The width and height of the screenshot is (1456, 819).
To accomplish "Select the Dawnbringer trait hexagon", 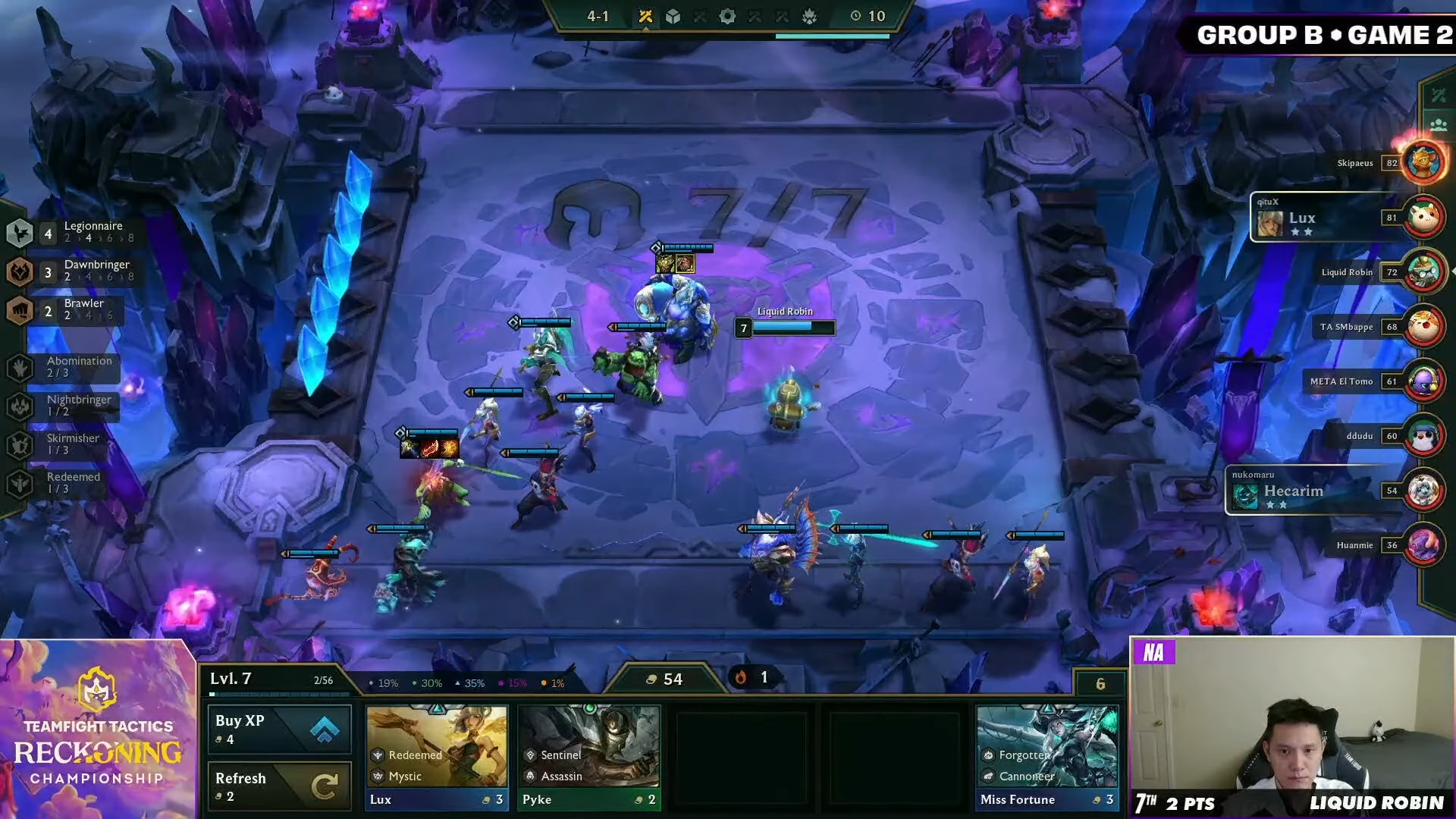I will [x=18, y=271].
